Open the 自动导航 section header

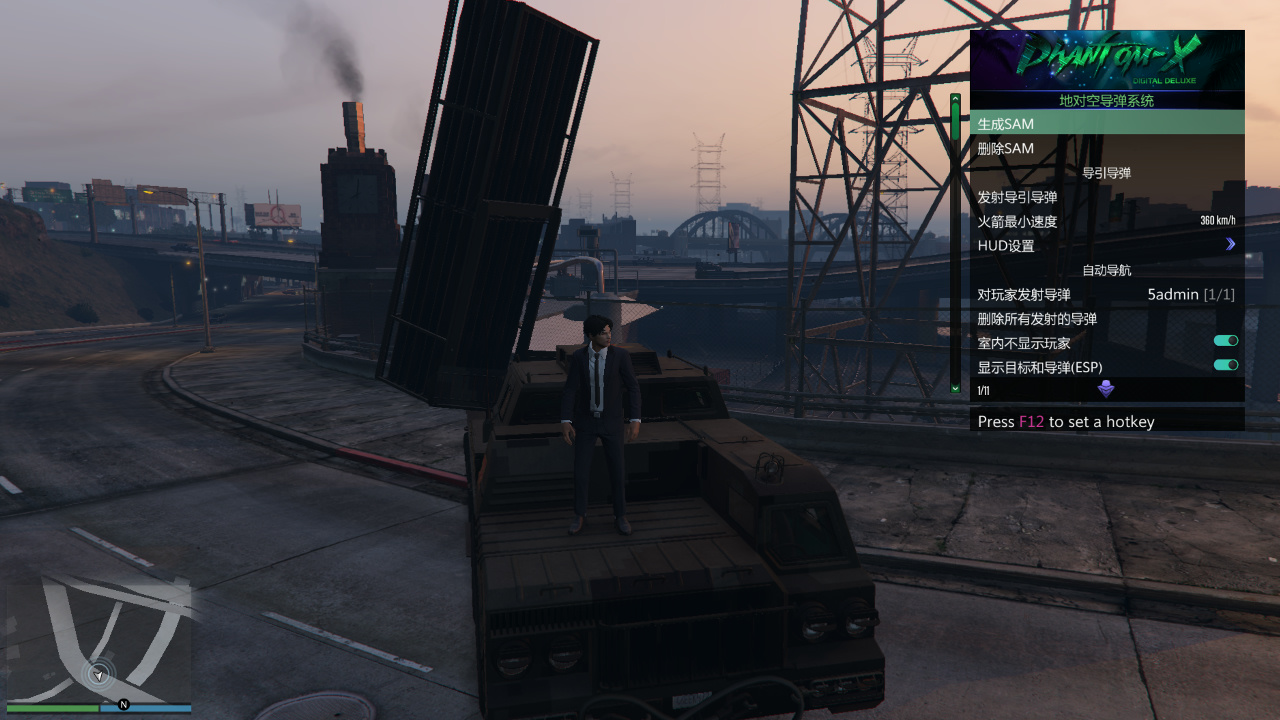1106,270
